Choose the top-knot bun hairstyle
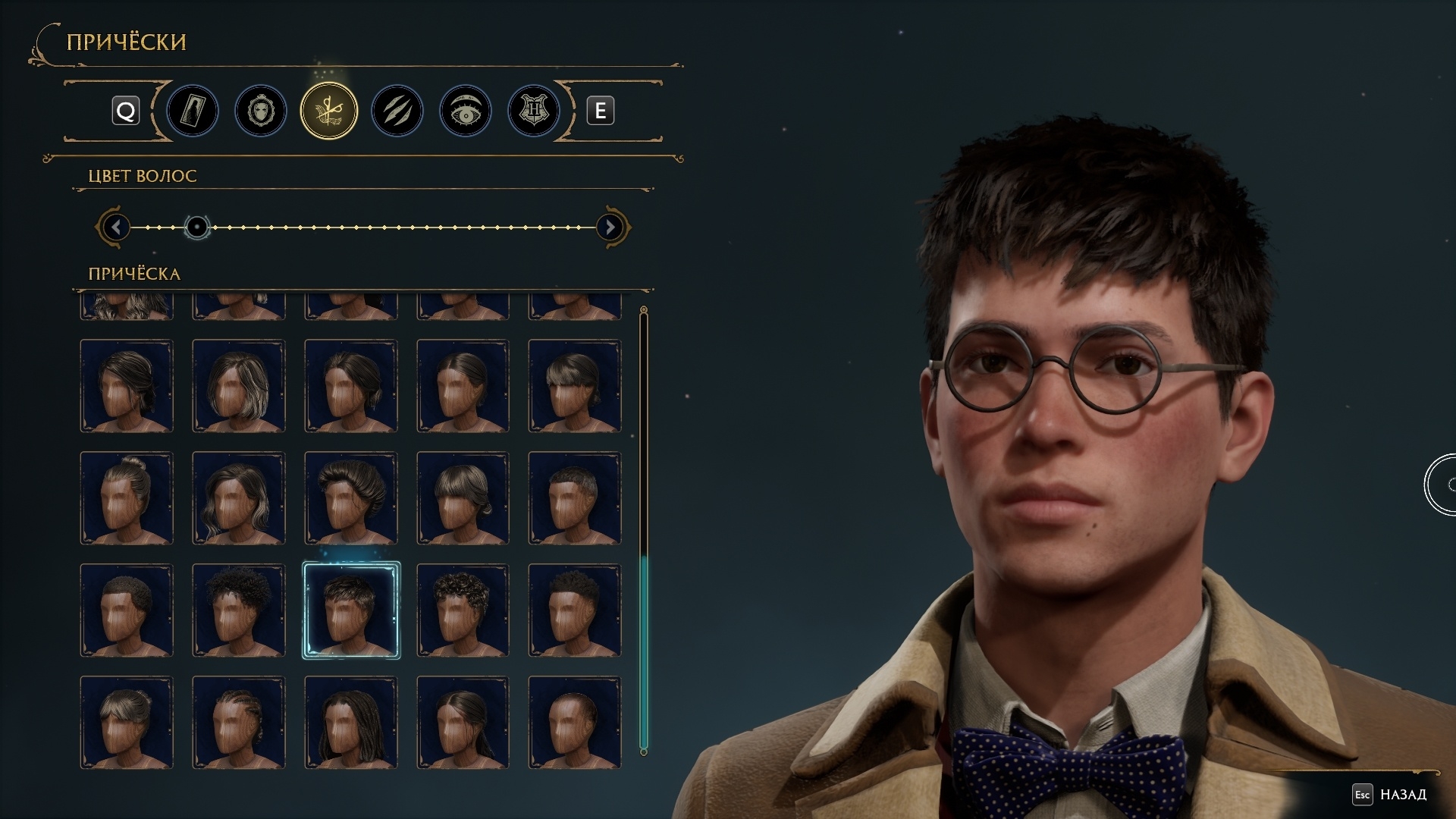 click(127, 498)
